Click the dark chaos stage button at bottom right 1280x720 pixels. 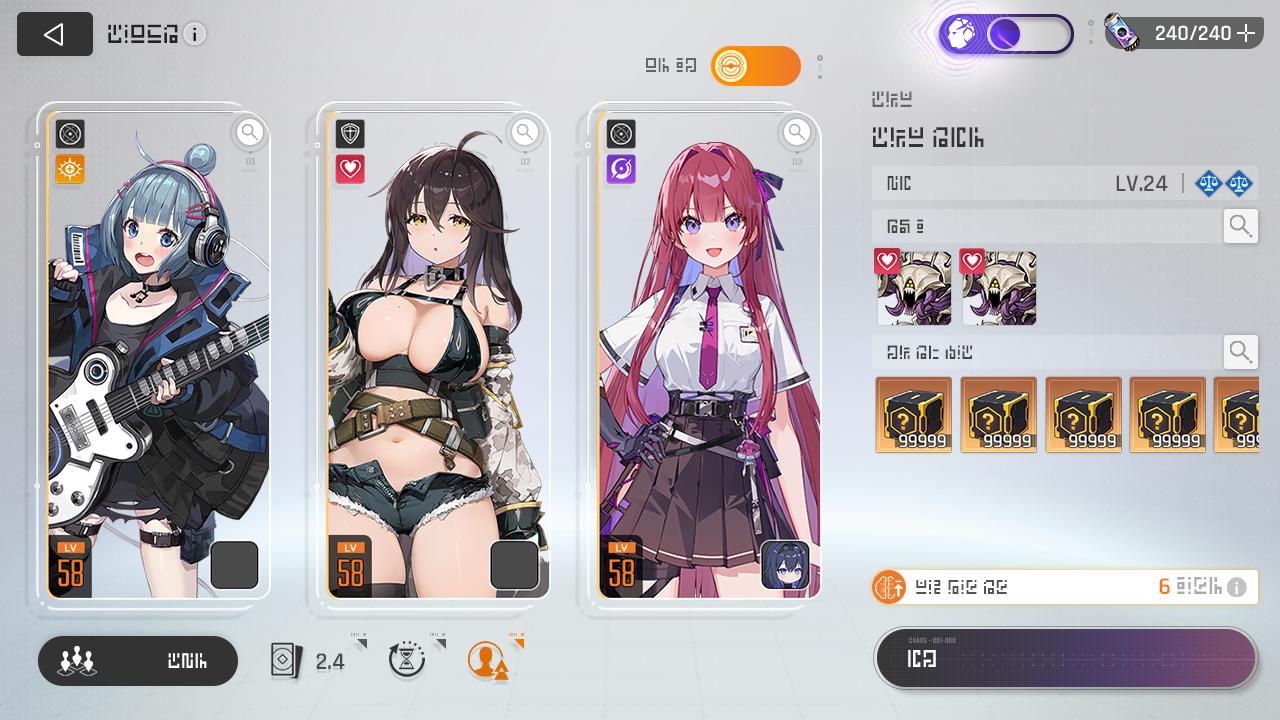[x=1065, y=658]
